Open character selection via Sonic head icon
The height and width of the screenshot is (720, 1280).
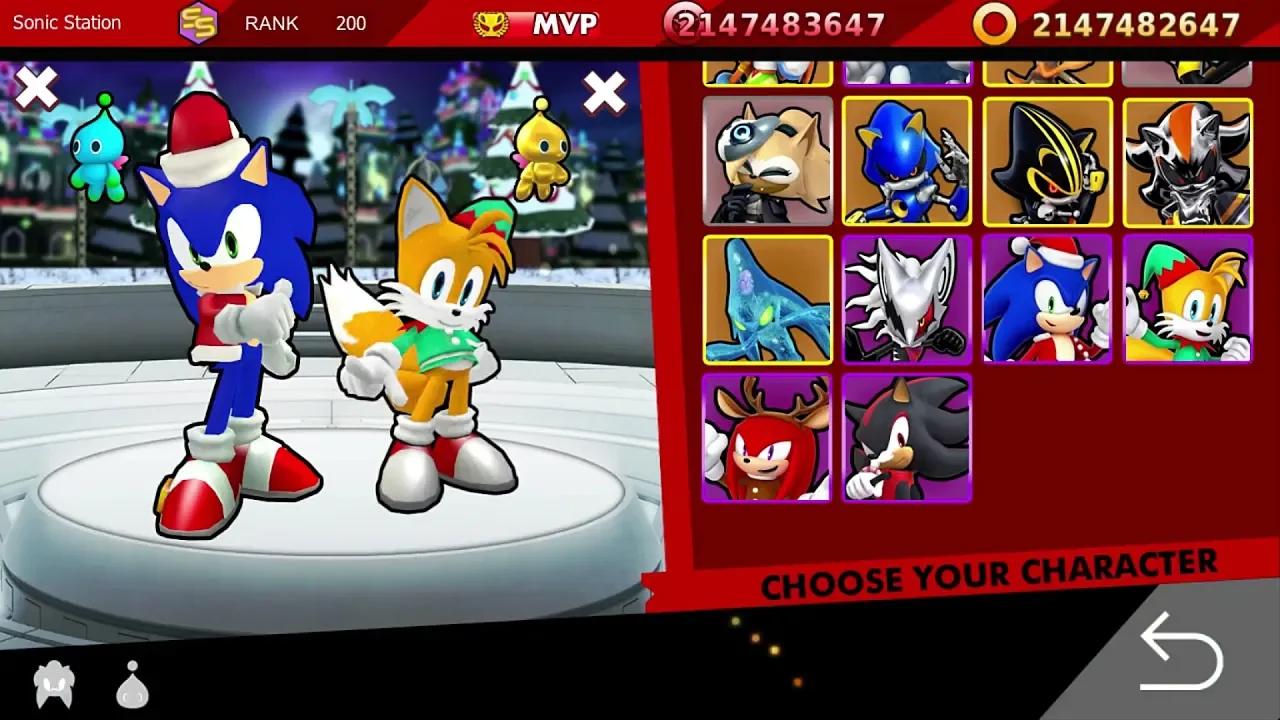tap(55, 684)
